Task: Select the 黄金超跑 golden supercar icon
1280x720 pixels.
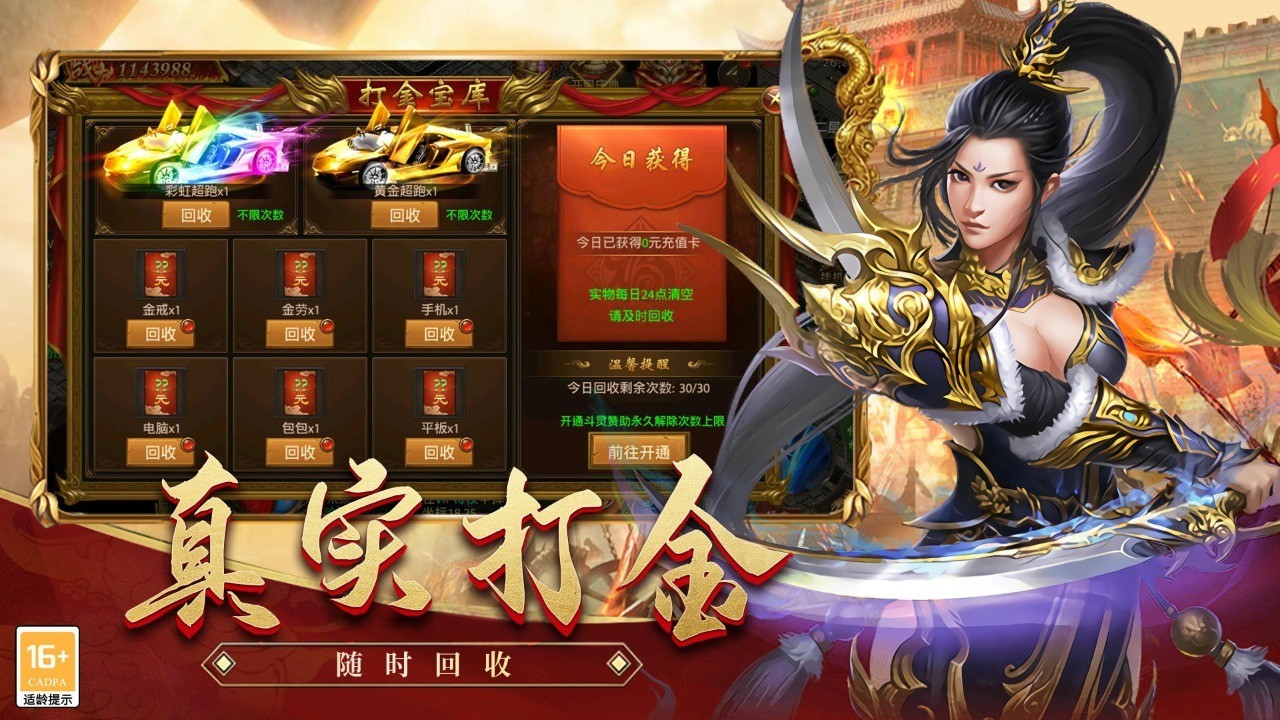Action: click(x=400, y=155)
